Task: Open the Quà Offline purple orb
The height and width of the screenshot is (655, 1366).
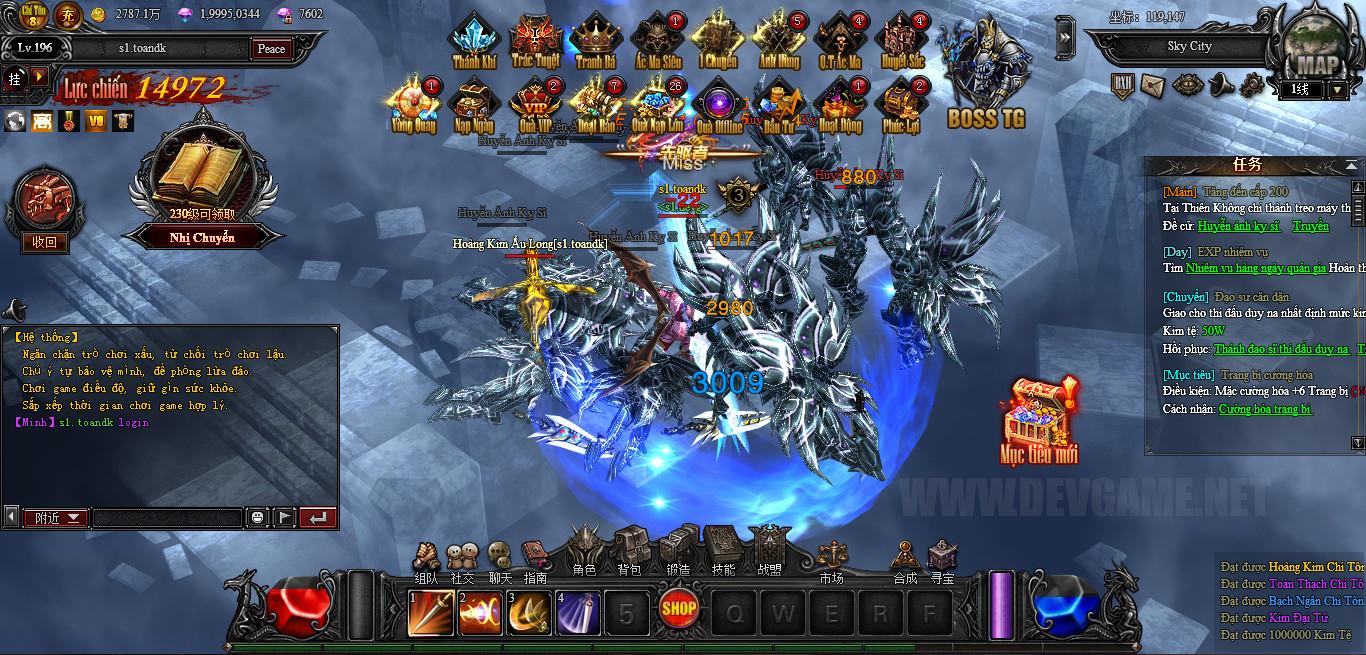Action: 718,104
